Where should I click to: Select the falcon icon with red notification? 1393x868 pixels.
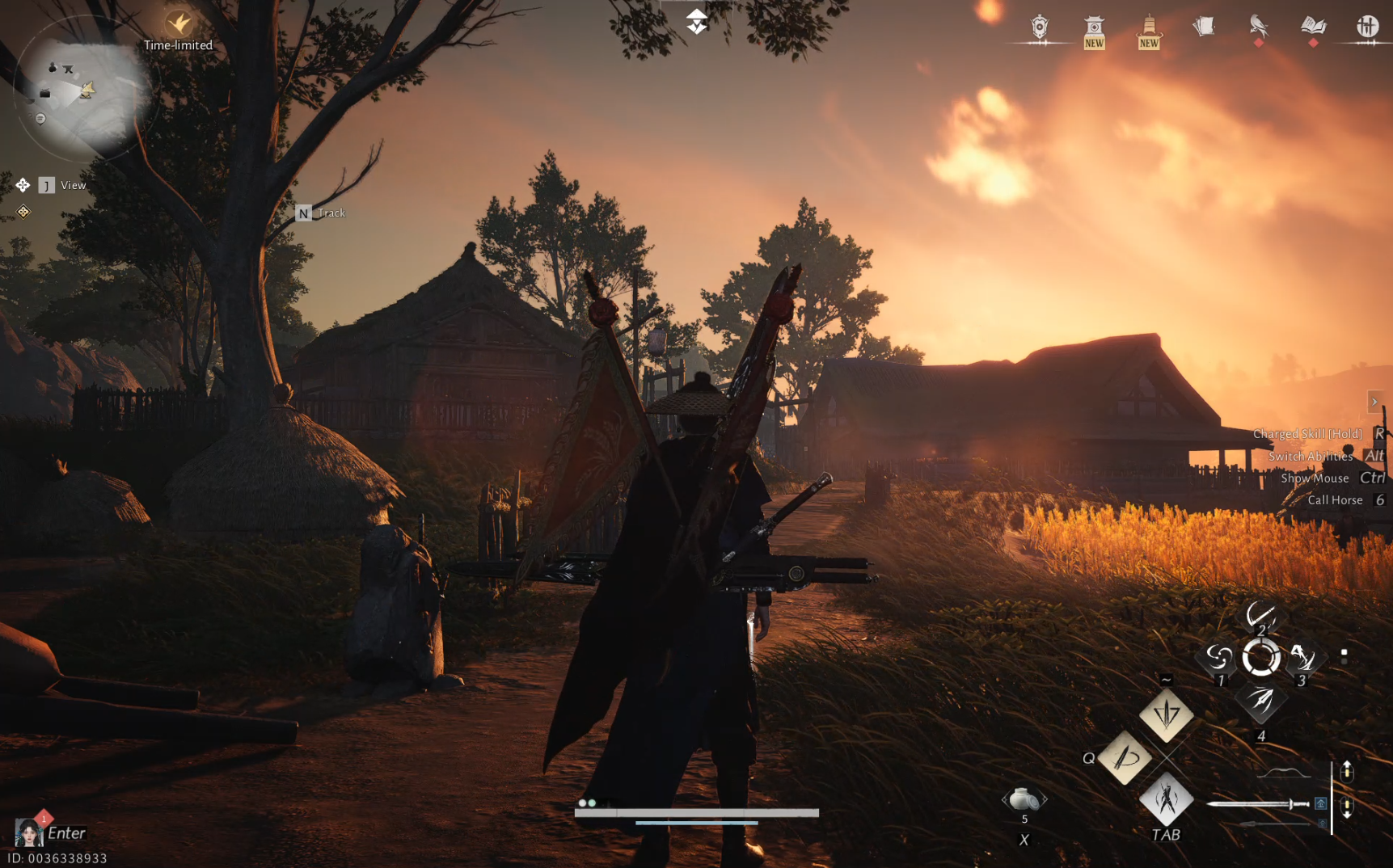(1258, 27)
